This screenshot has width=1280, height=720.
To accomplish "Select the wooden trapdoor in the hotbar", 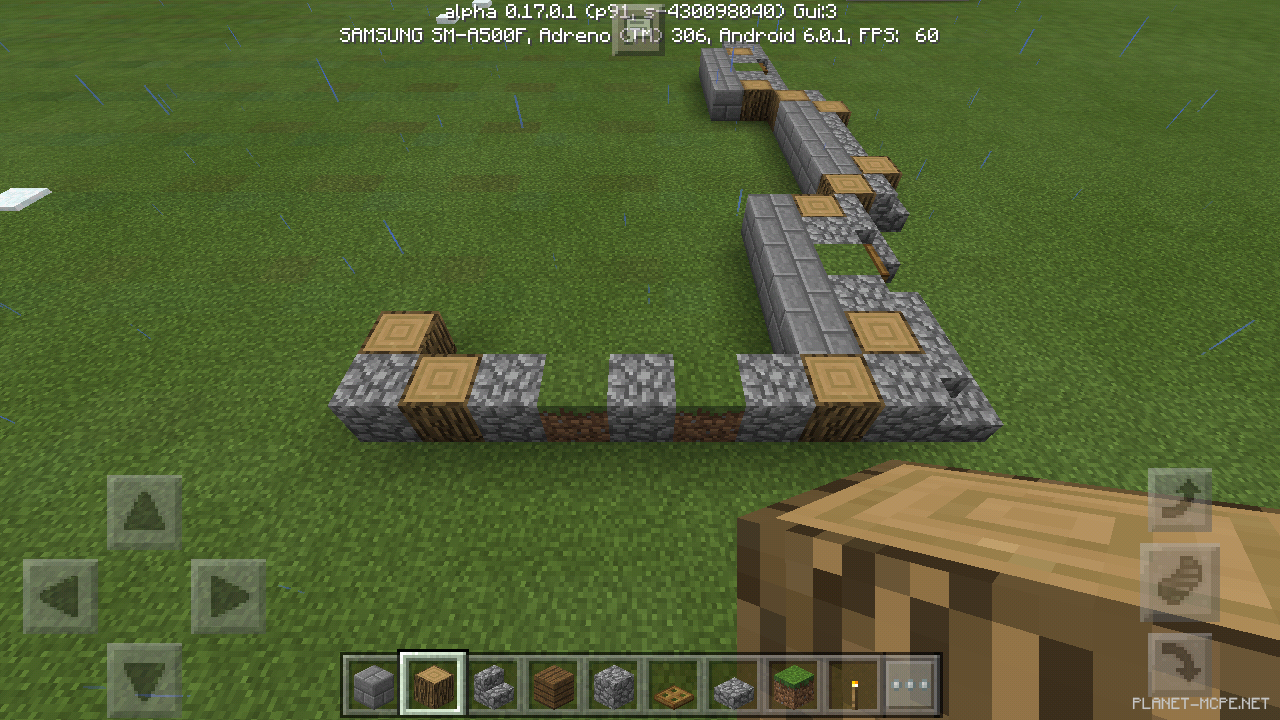I will click(x=672, y=684).
